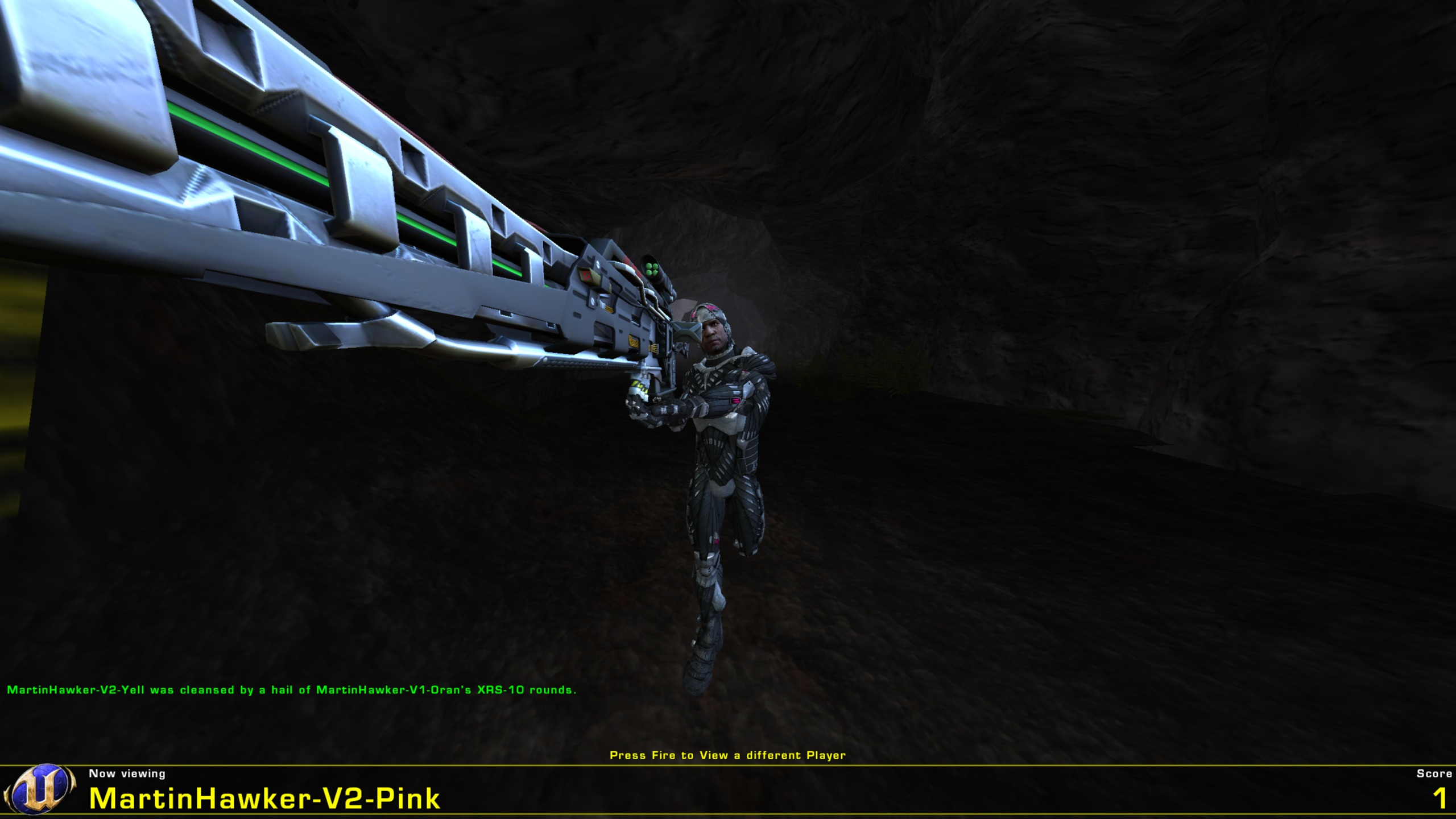
Task: Click the pink emblem on the character's helmet
Action: (x=711, y=308)
